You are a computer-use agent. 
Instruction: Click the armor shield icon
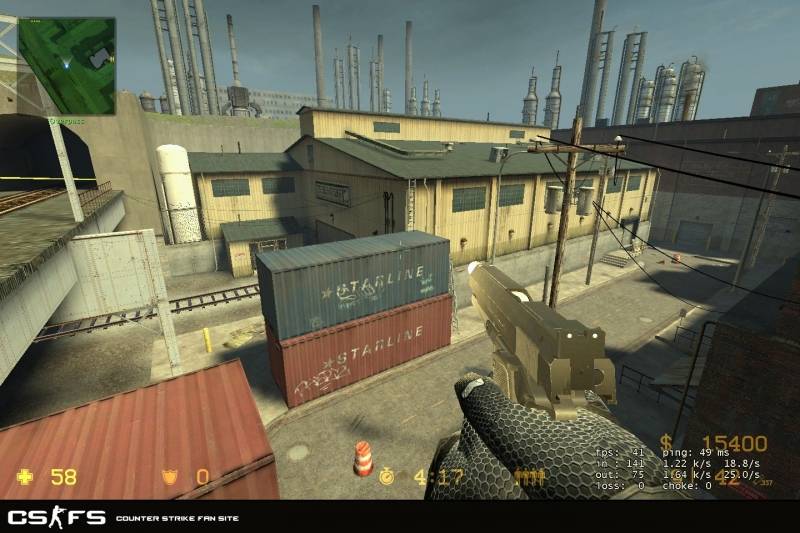[x=171, y=477]
